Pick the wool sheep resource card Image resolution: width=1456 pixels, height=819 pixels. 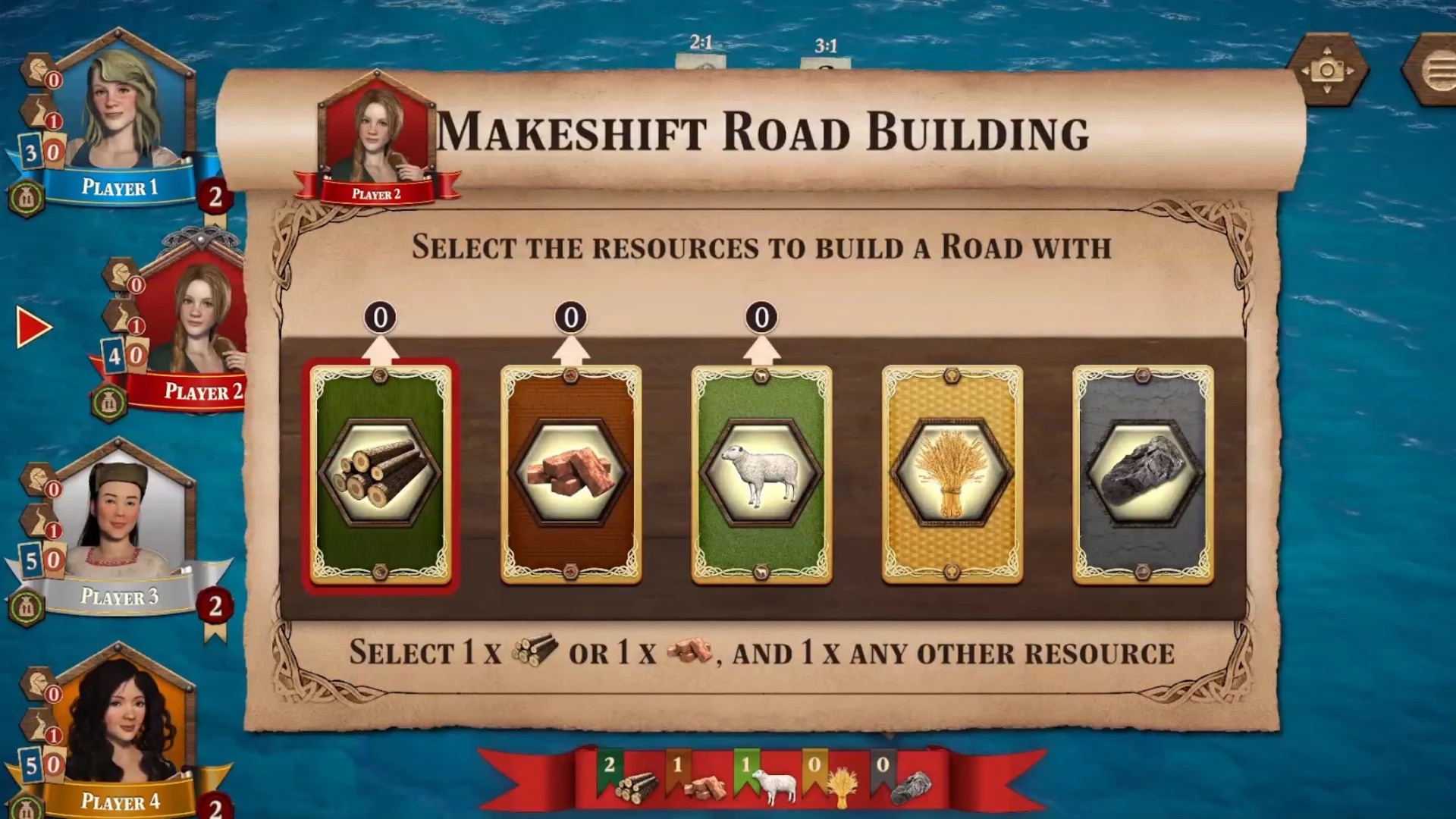(761, 475)
